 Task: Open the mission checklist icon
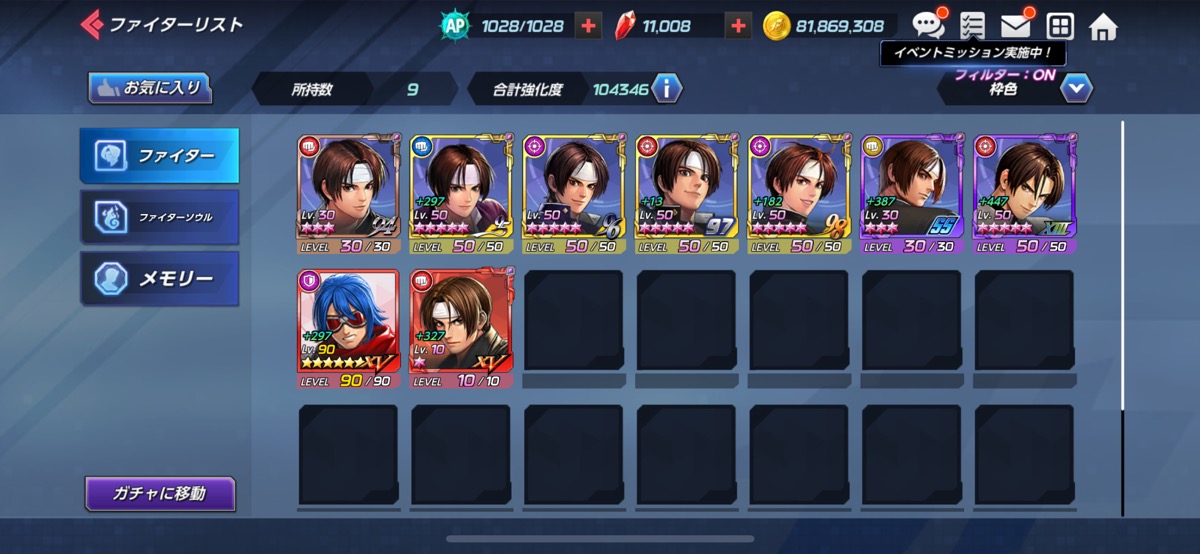(971, 26)
